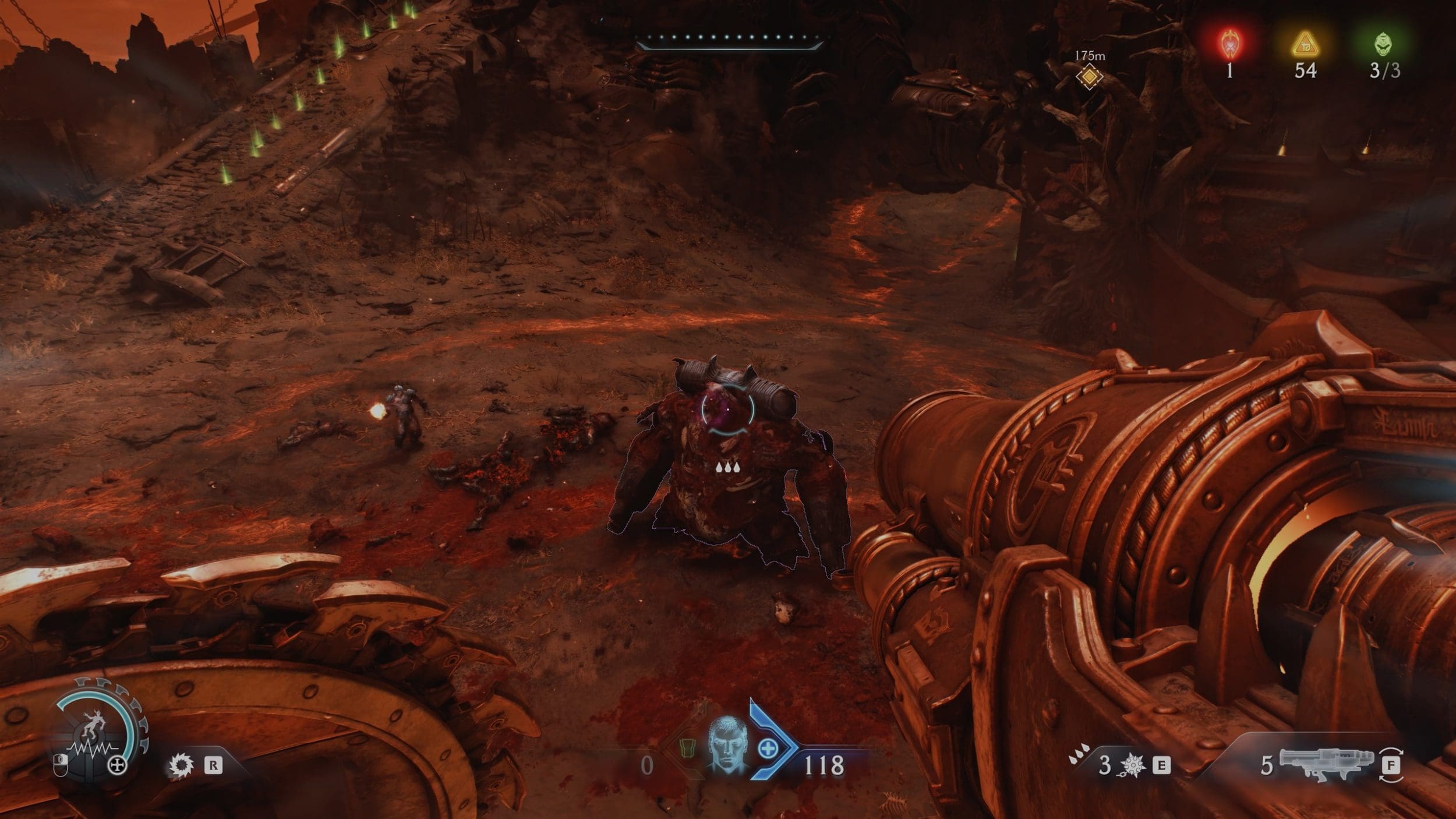Trigger the shield saw throw icon
This screenshot has height=819, width=1456.
[x=181, y=765]
